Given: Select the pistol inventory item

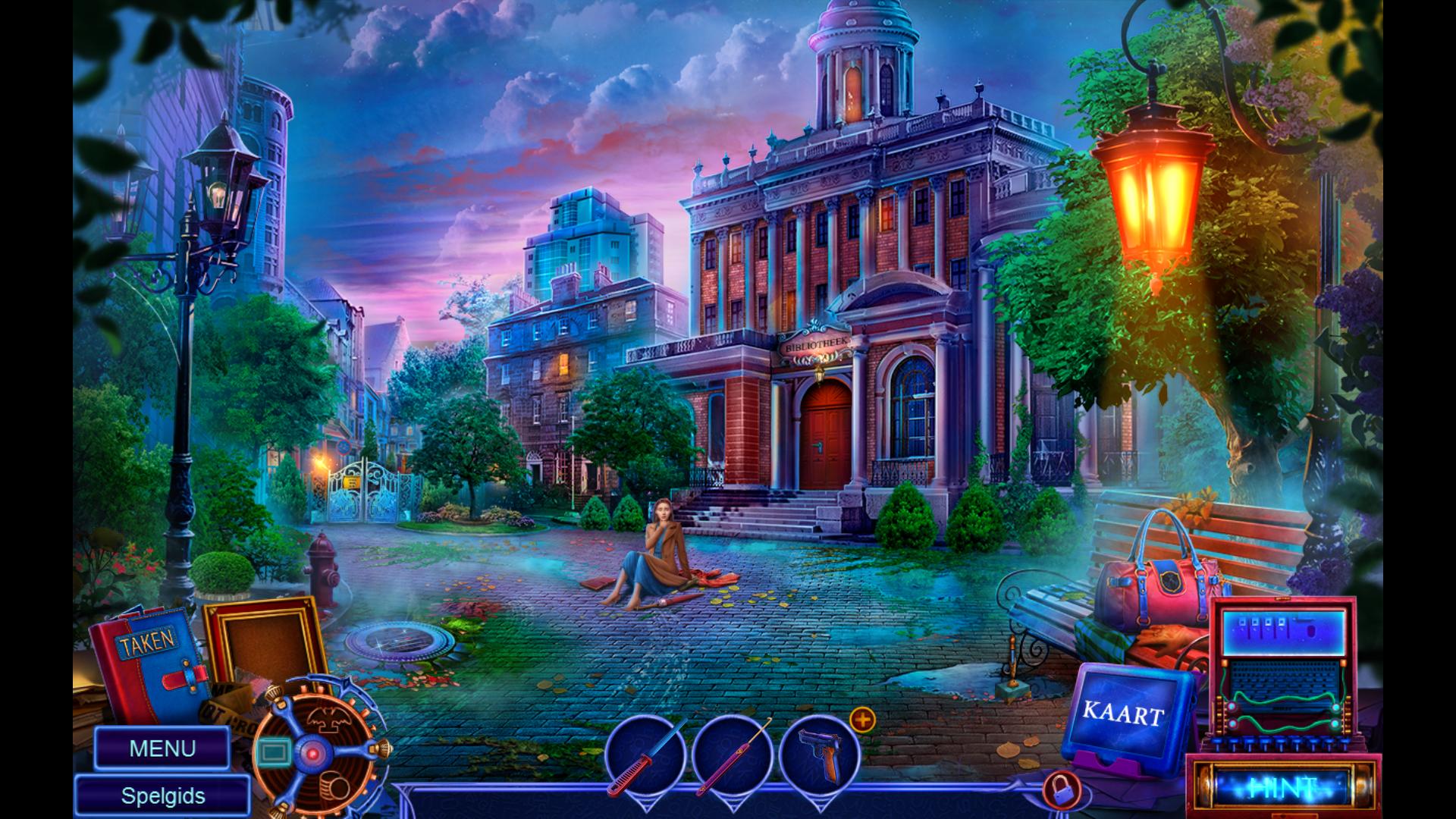Looking at the screenshot, I should [x=819, y=755].
